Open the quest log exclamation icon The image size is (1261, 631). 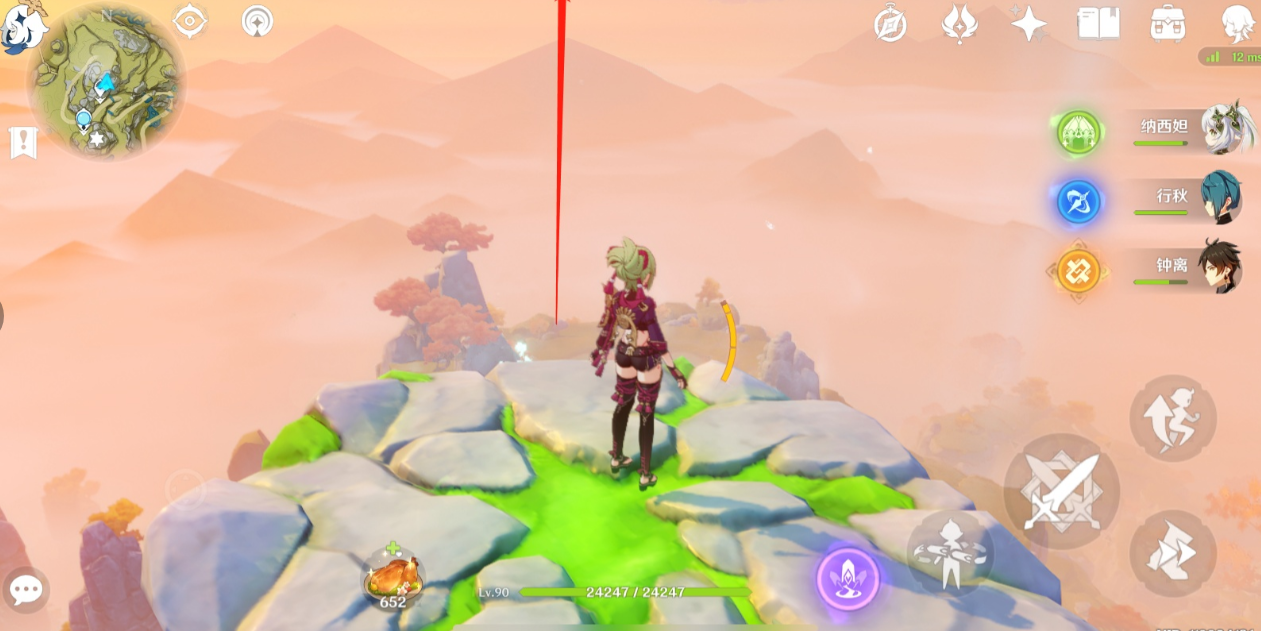[x=23, y=143]
